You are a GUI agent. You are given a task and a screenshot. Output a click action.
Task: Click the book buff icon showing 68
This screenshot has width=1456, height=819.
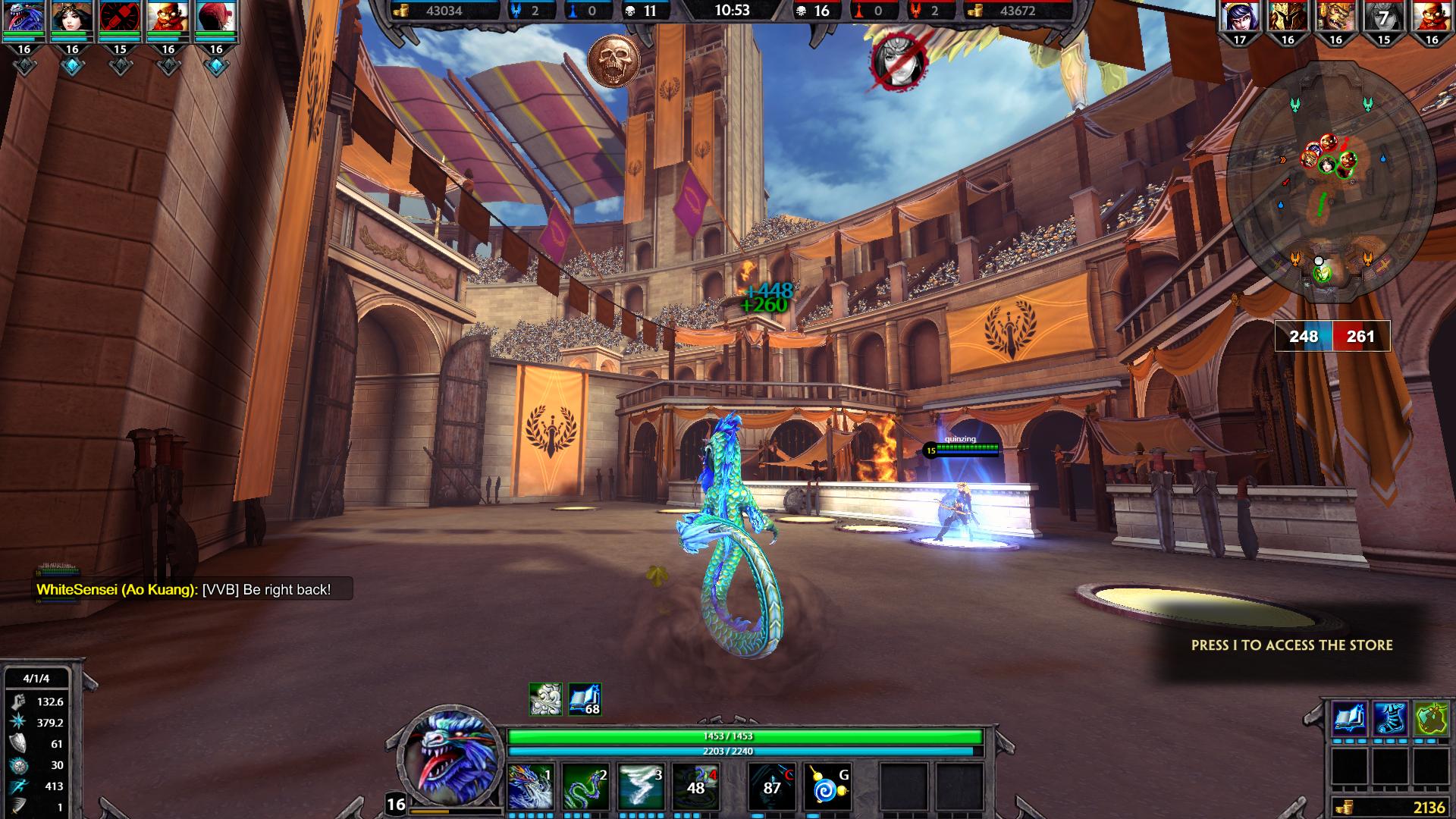coord(585,699)
